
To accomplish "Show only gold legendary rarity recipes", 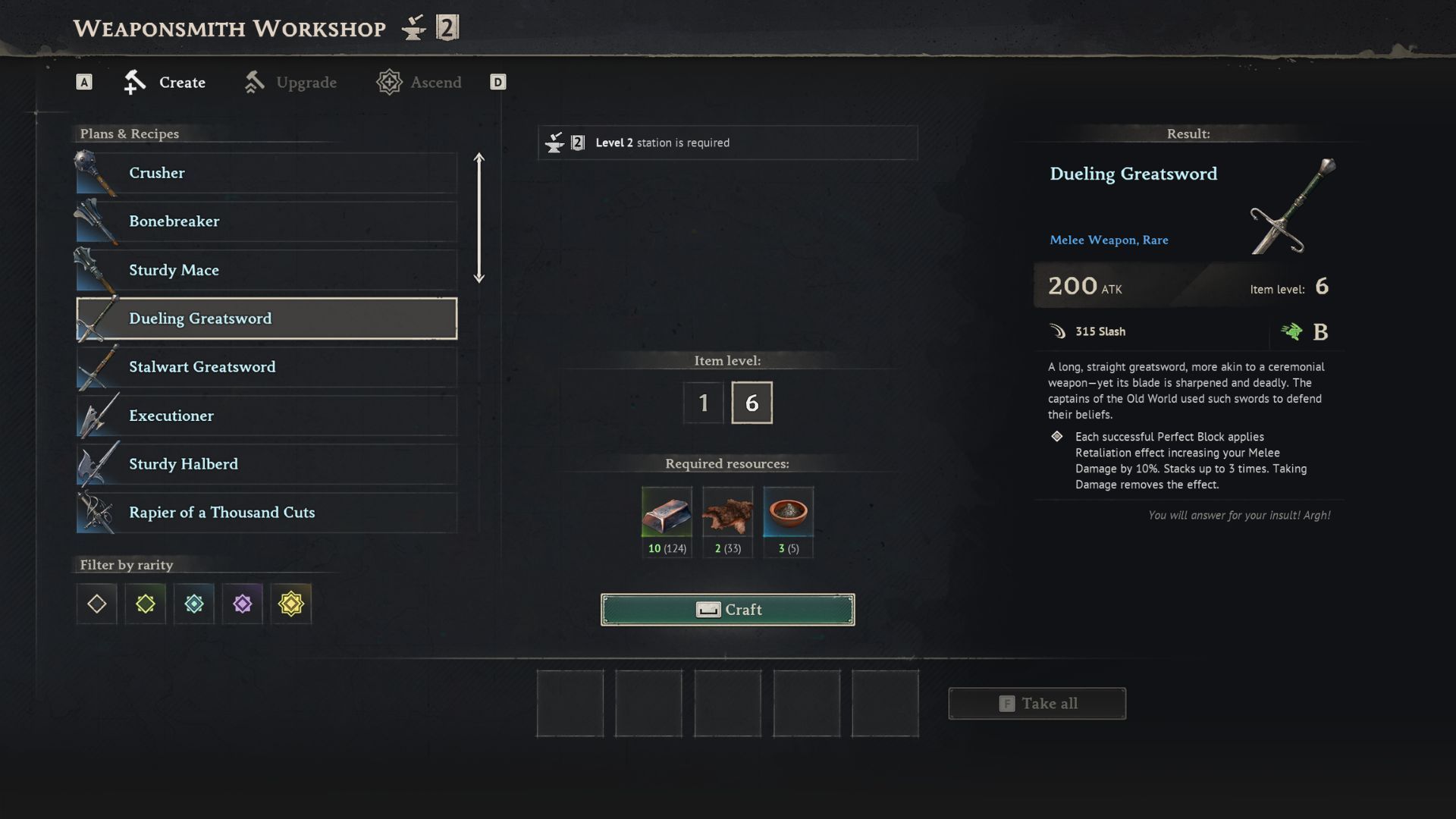I will pyautogui.click(x=291, y=604).
